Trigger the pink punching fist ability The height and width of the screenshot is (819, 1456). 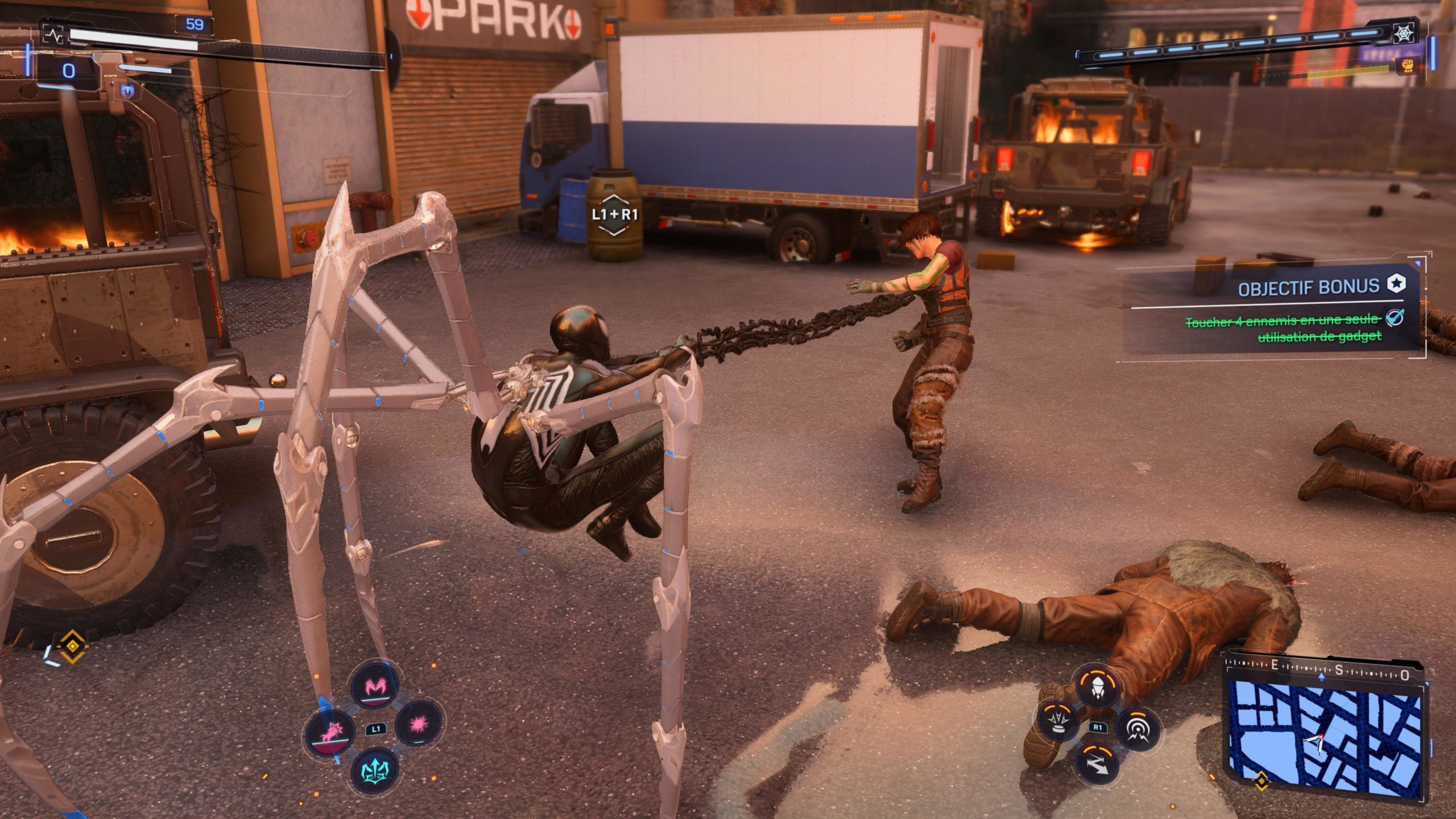pyautogui.click(x=330, y=732)
